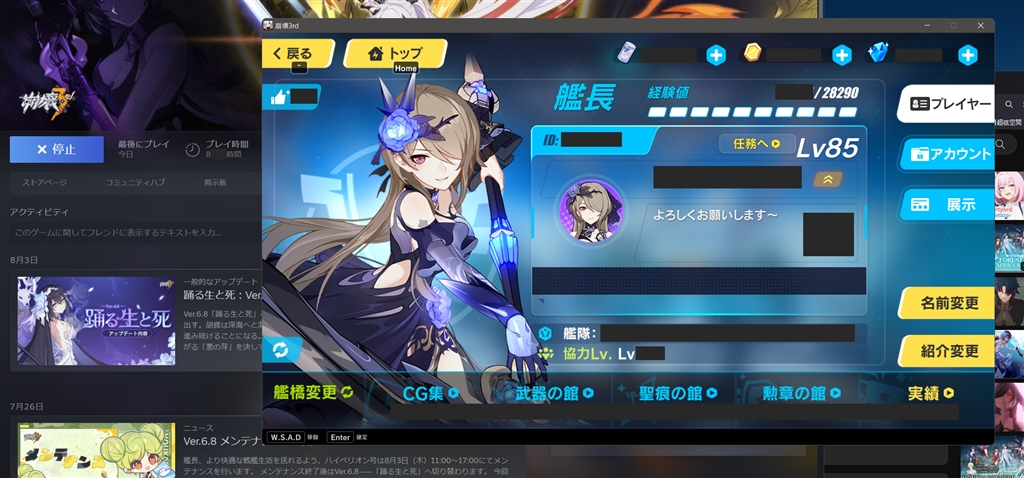Add coins with the gold coin plus button

(x=842, y=55)
